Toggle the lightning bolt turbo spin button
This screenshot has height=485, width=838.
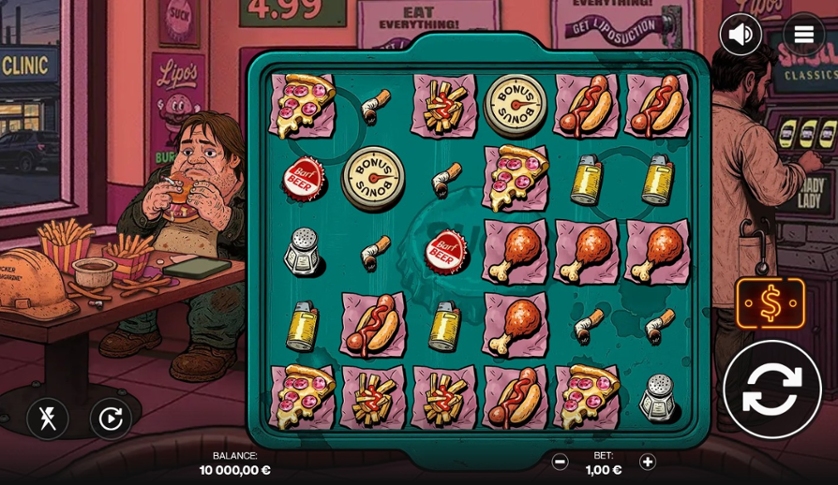47,418
